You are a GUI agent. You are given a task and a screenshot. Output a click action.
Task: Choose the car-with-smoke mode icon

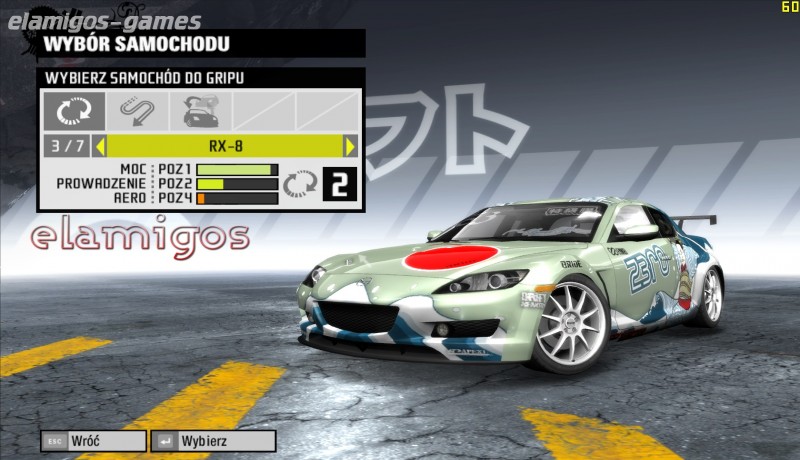click(x=200, y=110)
